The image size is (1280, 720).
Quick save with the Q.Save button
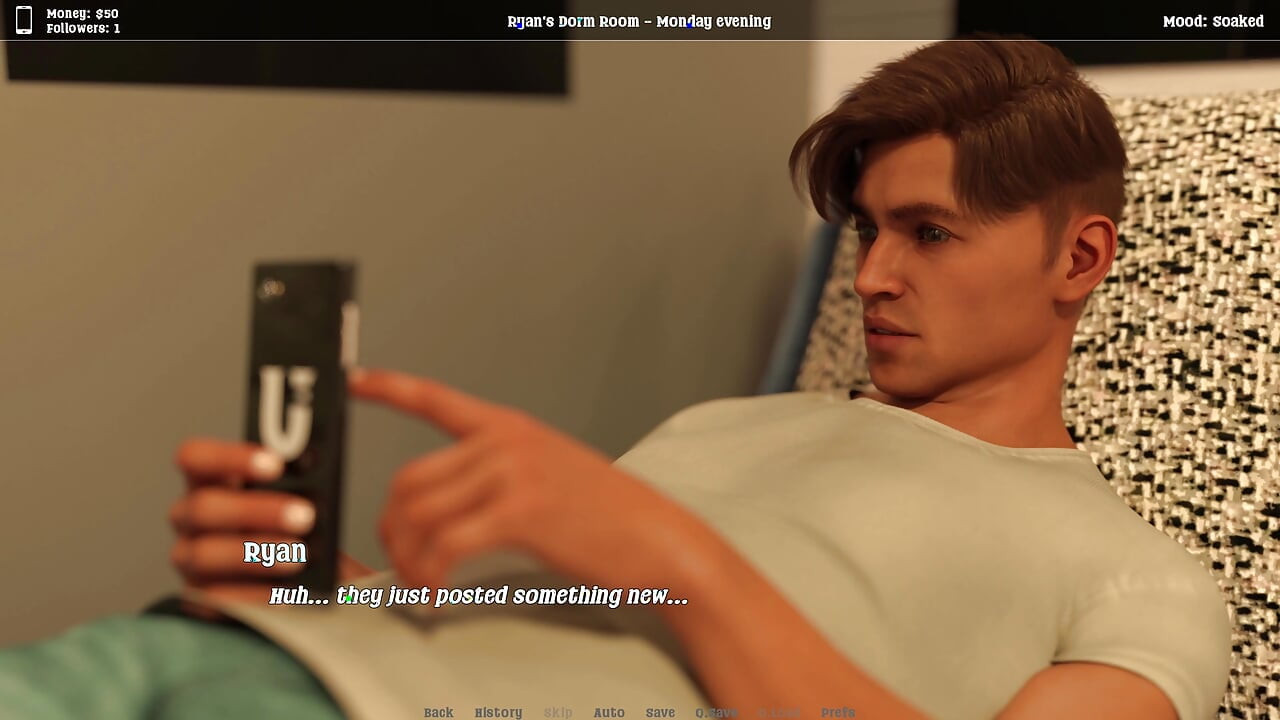716,712
